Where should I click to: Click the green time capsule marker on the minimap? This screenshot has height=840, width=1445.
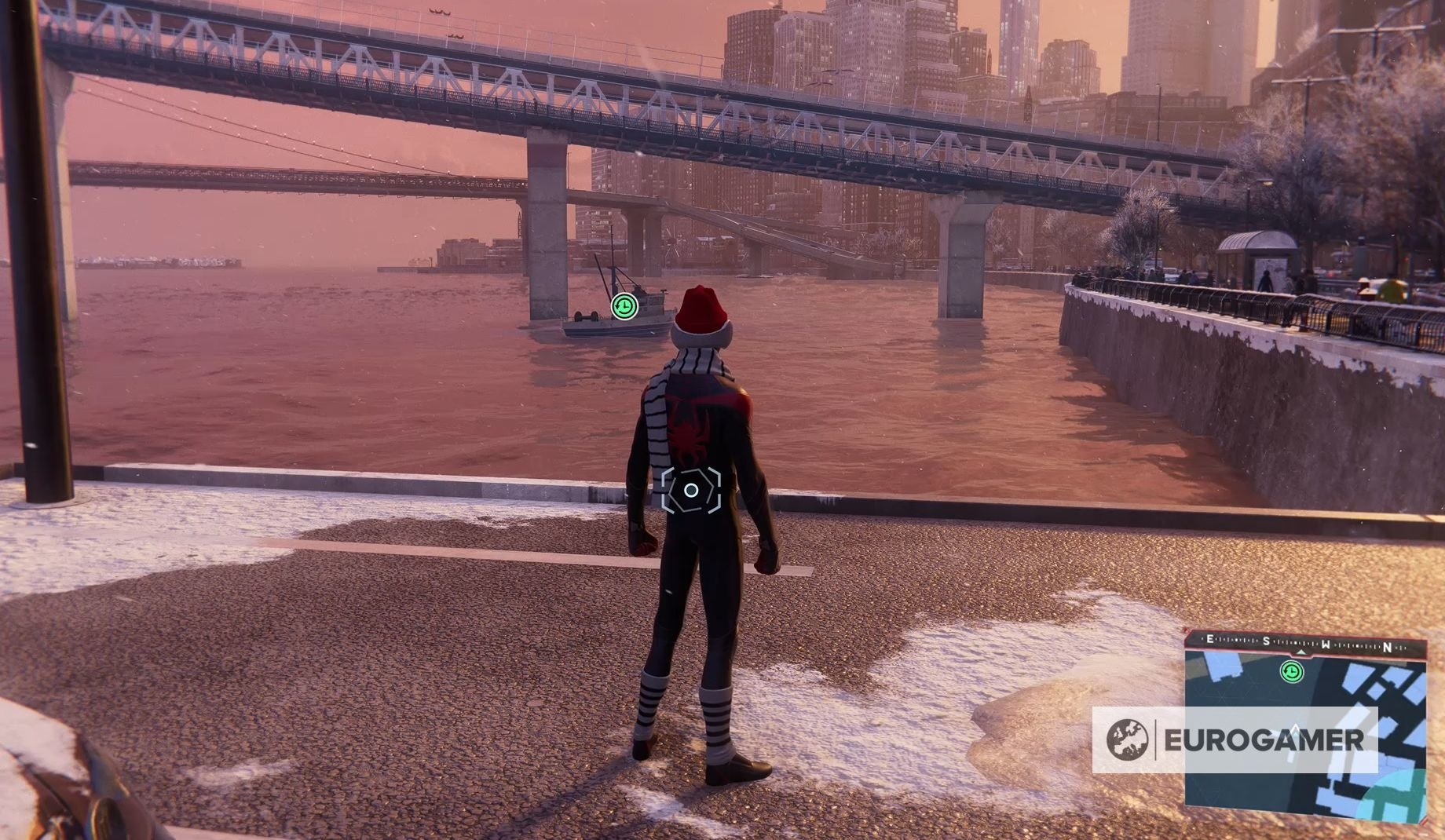coord(1292,673)
